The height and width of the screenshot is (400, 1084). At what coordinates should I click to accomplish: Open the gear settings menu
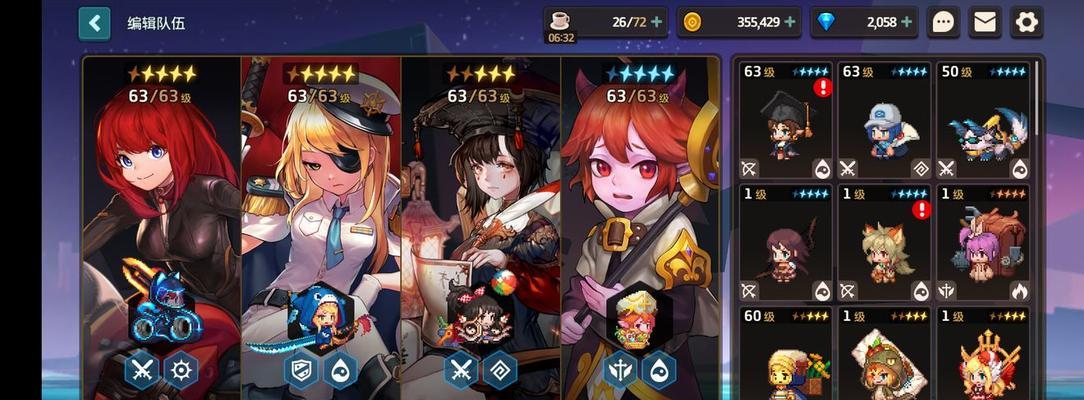pyautogui.click(x=1026, y=22)
